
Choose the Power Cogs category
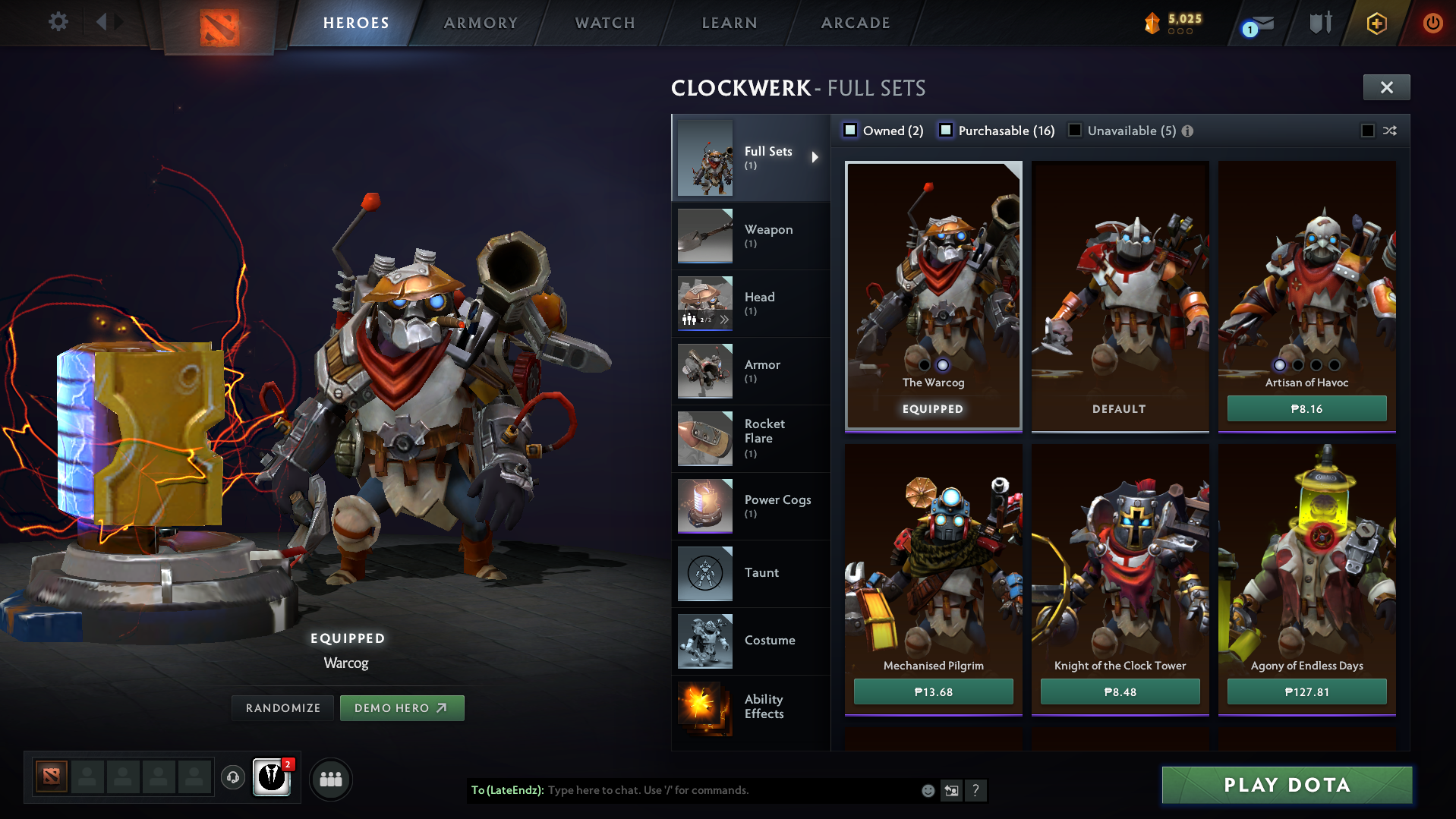(750, 506)
